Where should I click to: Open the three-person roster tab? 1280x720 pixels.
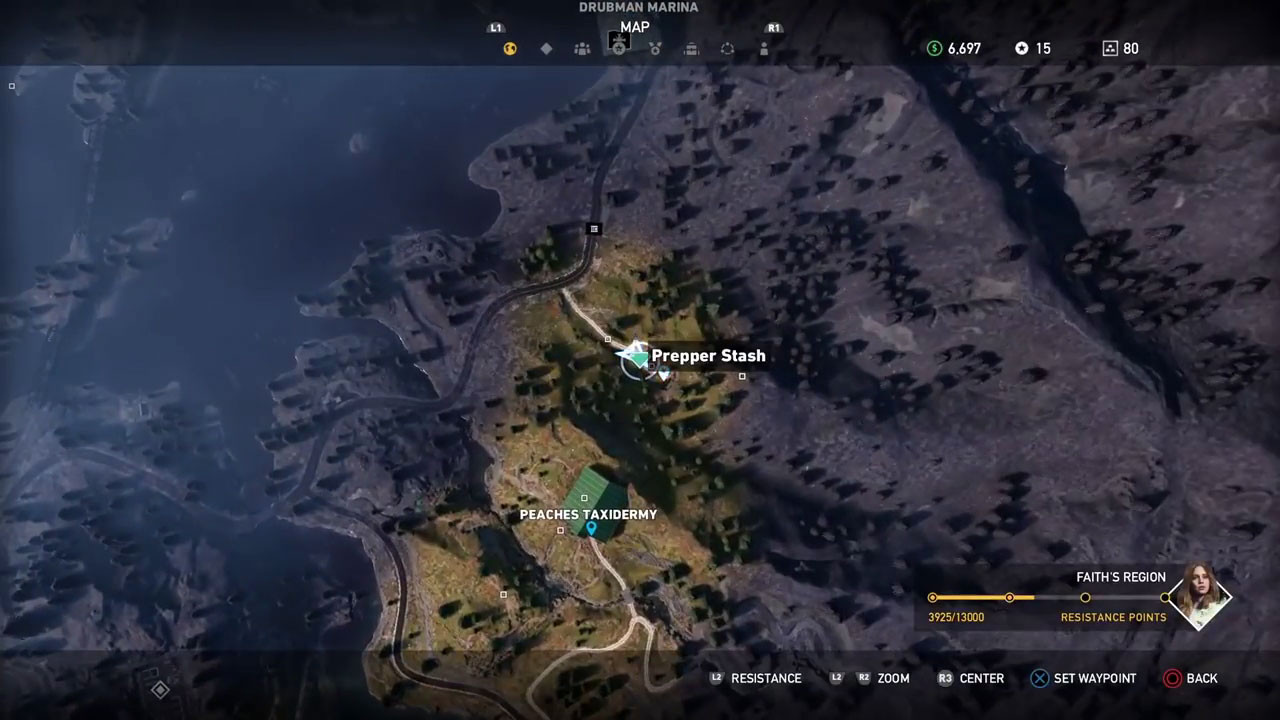click(582, 48)
